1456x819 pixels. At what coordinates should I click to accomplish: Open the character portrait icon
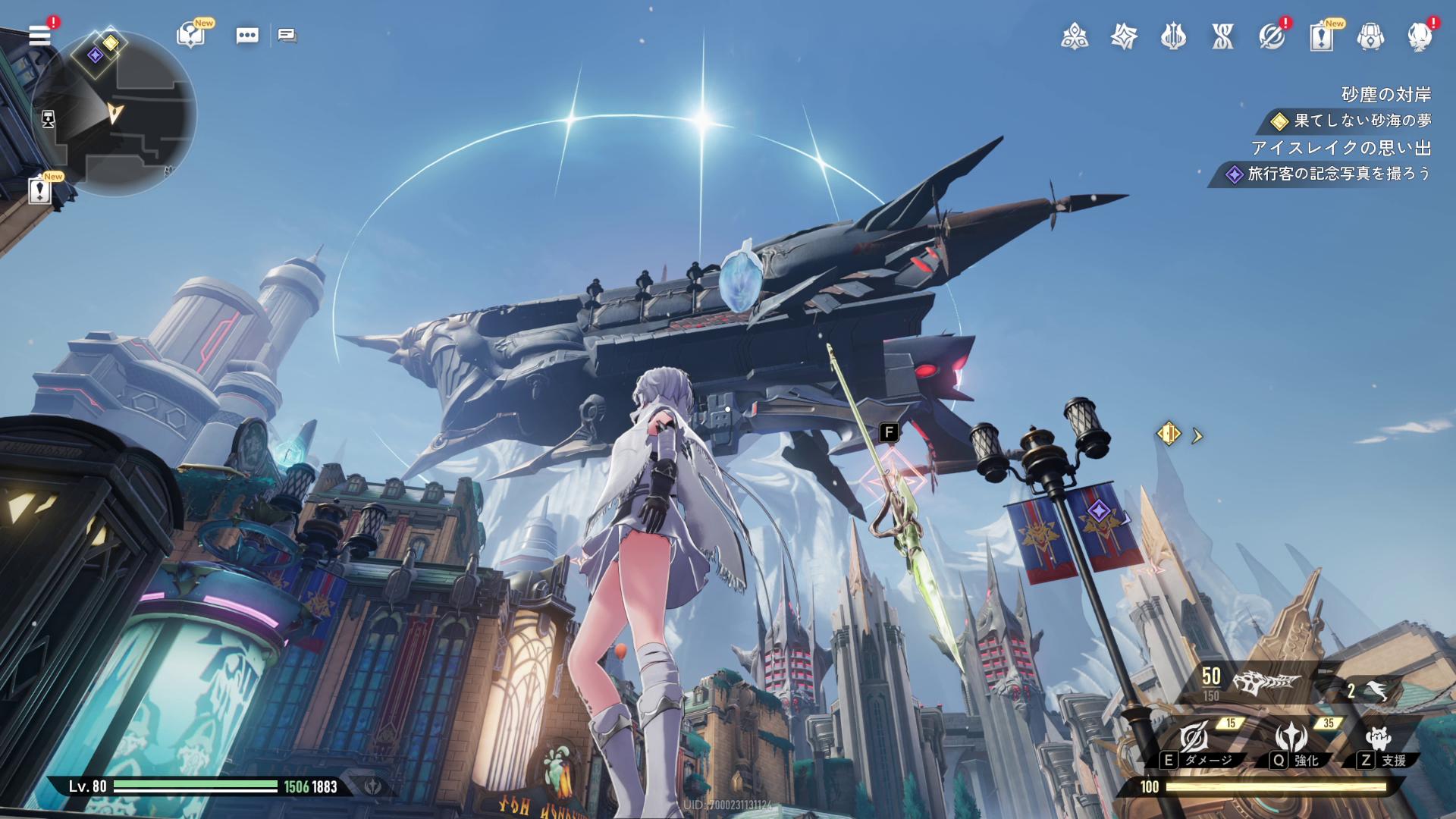(x=1420, y=36)
